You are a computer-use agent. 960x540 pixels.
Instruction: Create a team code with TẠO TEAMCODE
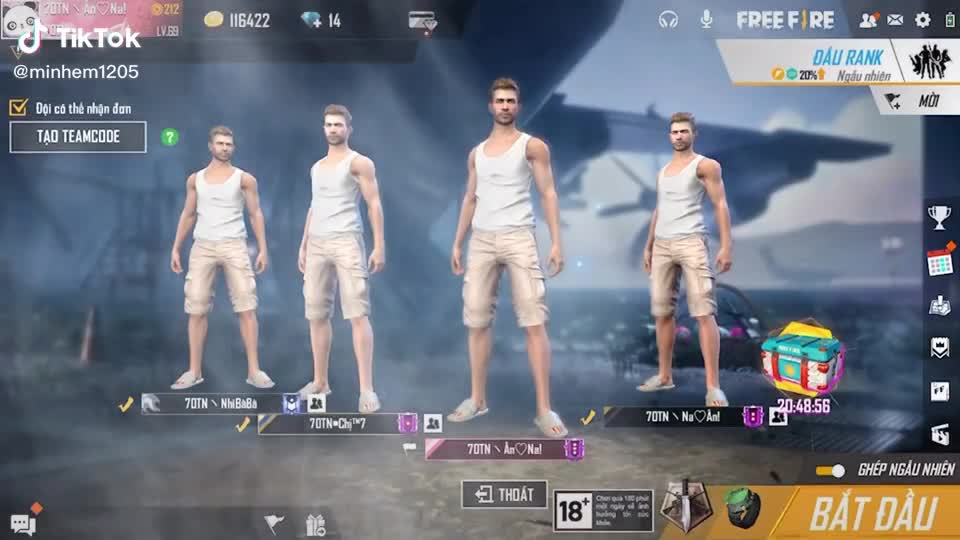[x=78, y=137]
